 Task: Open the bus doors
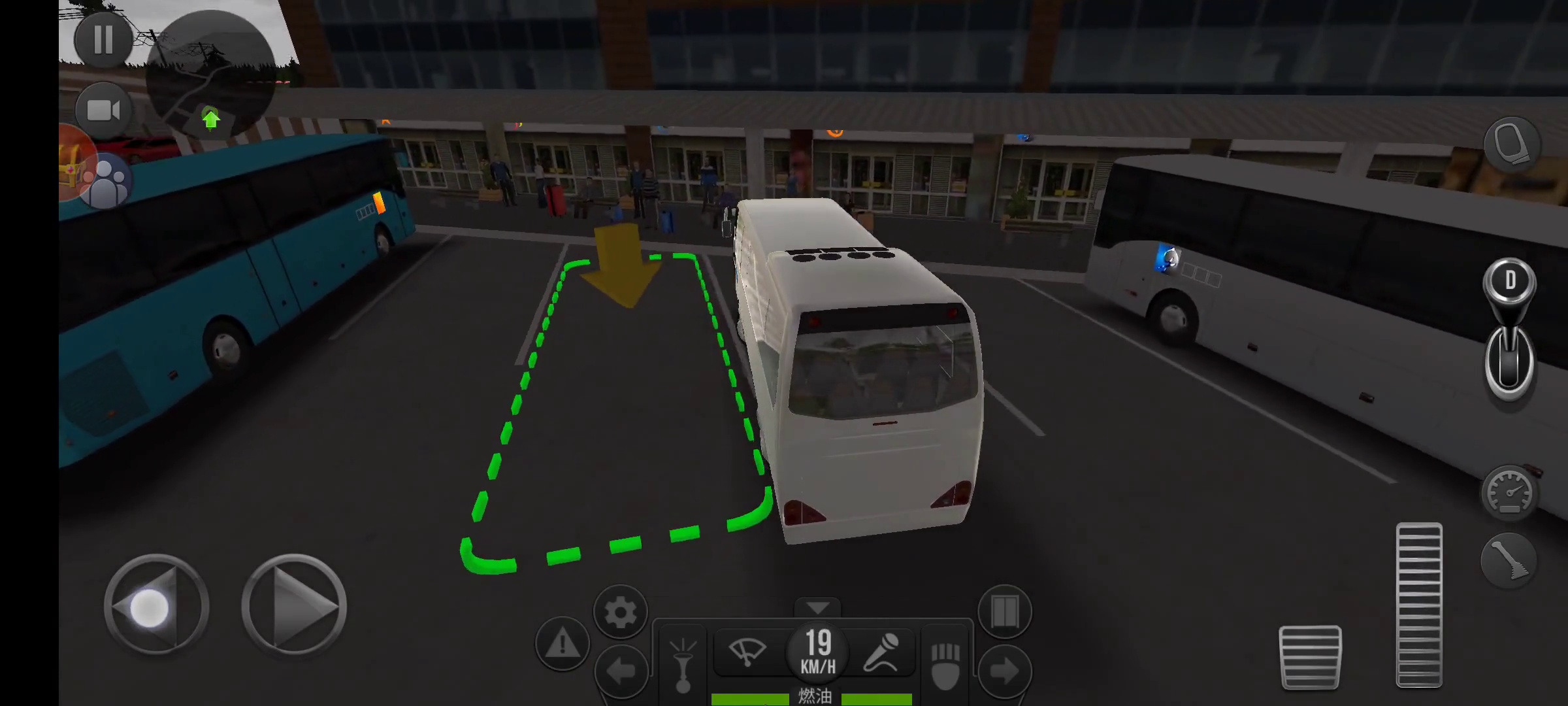click(1004, 612)
